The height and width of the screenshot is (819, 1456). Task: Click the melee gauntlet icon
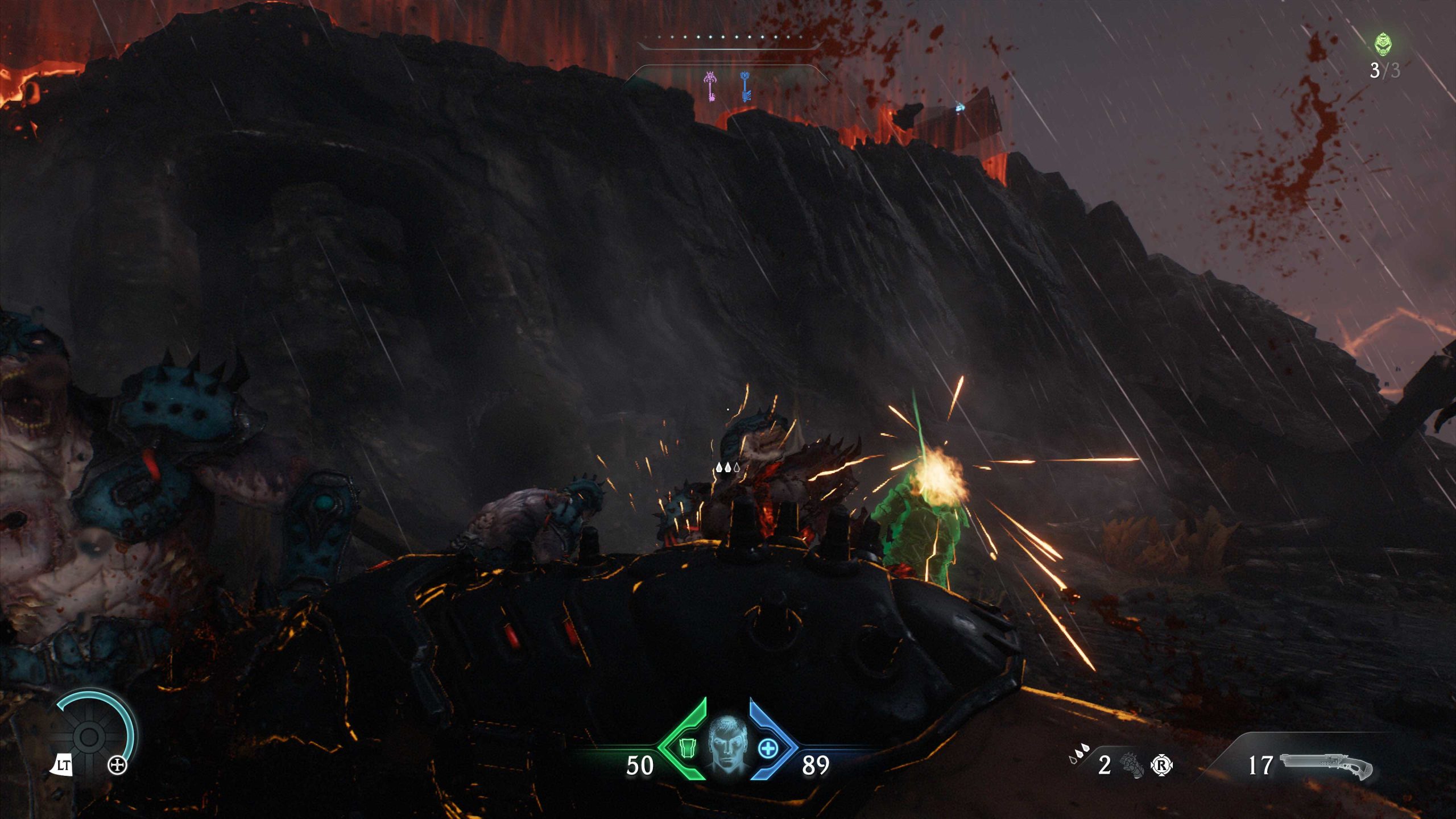1131,764
